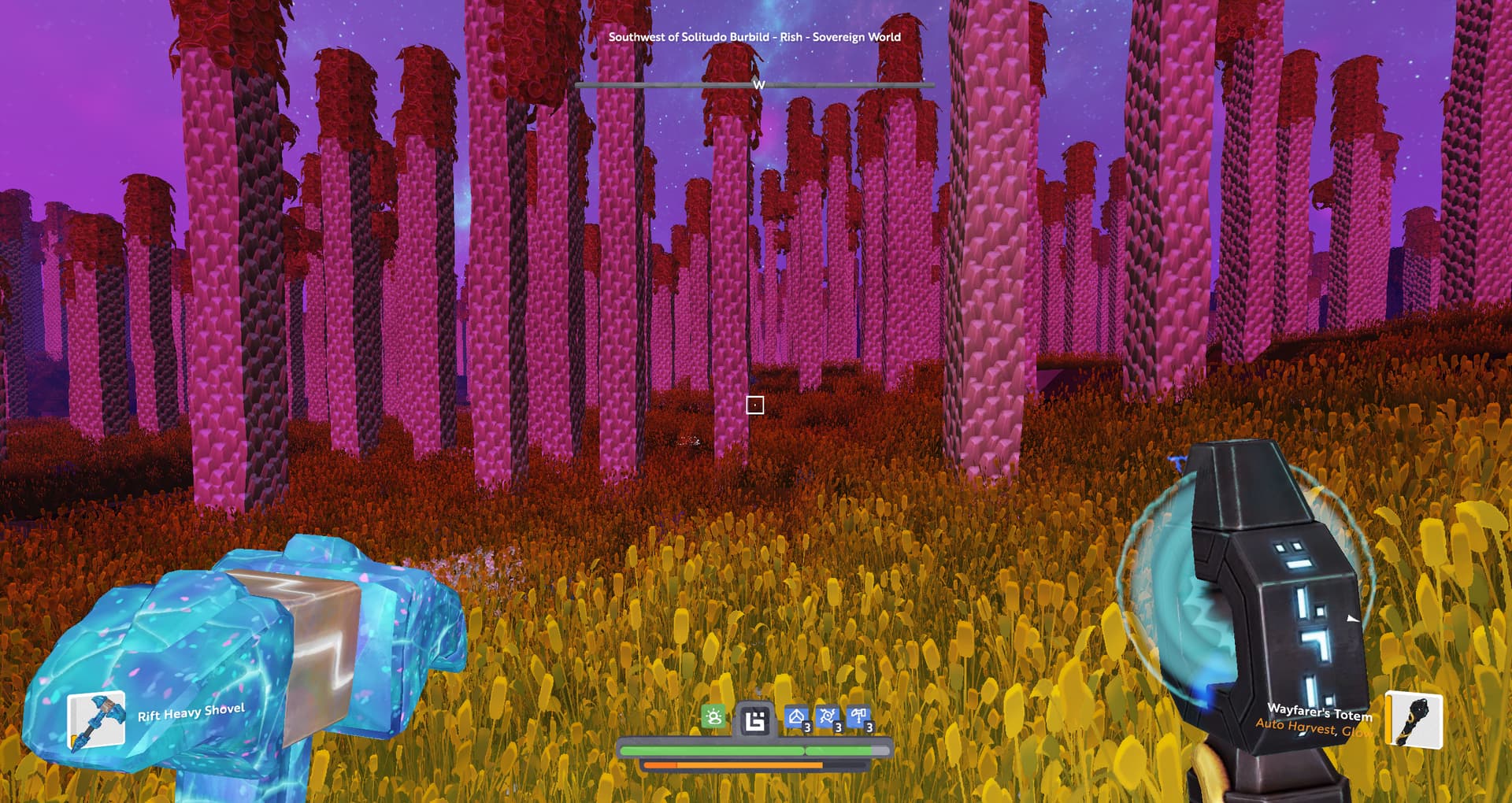1512x803 pixels.
Task: Click the green glowing-figure buff icon
Action: [714, 717]
